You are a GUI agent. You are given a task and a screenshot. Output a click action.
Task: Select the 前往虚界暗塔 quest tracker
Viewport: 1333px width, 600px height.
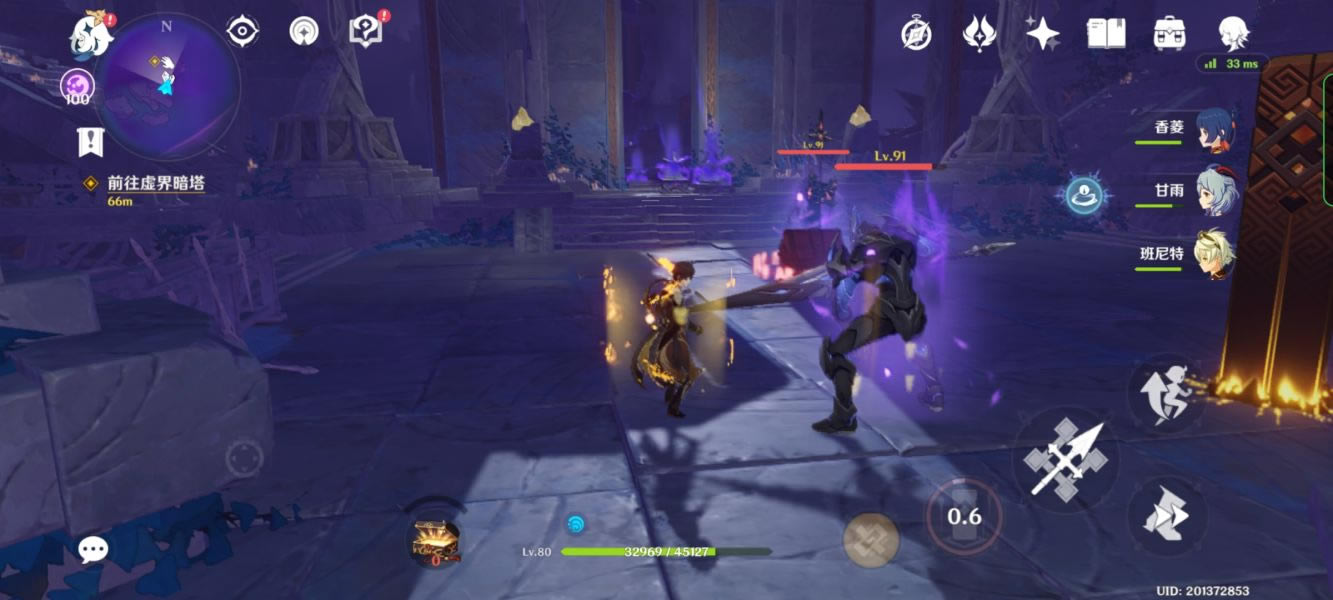coord(155,184)
